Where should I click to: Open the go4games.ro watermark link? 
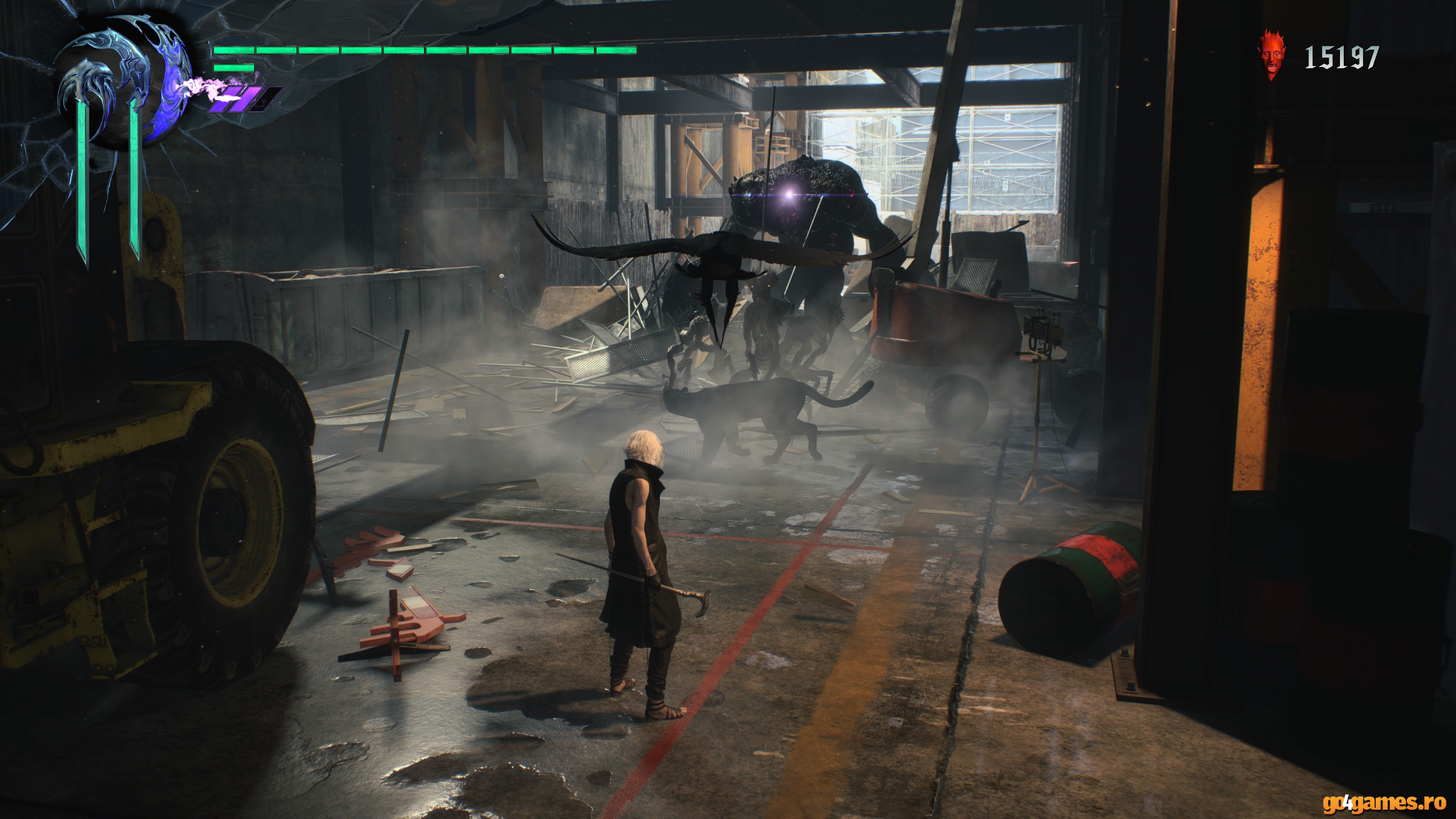[x=1384, y=802]
